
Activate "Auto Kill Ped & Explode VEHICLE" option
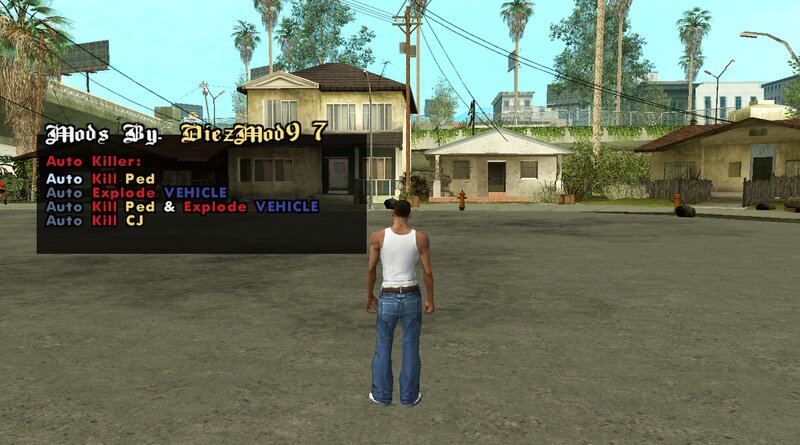tap(182, 206)
